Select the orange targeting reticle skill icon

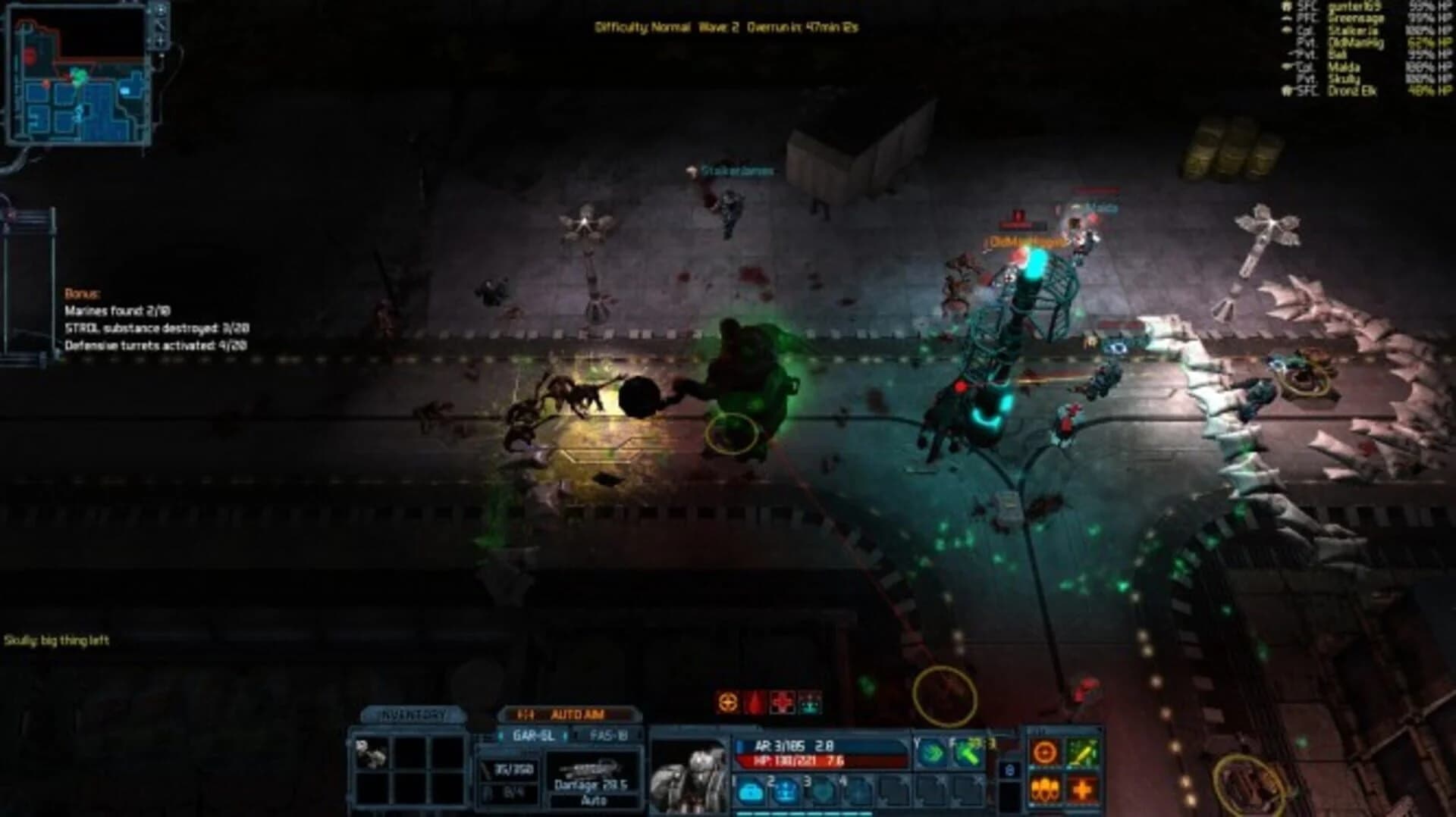tap(1045, 753)
